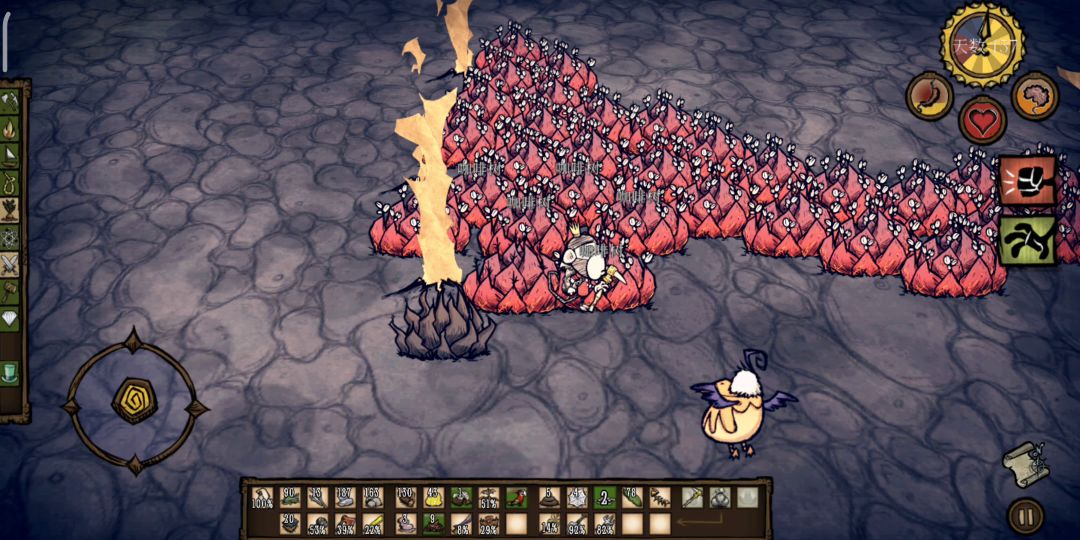
Task: Tap the golden tool in the hand slot
Action: tap(692, 497)
